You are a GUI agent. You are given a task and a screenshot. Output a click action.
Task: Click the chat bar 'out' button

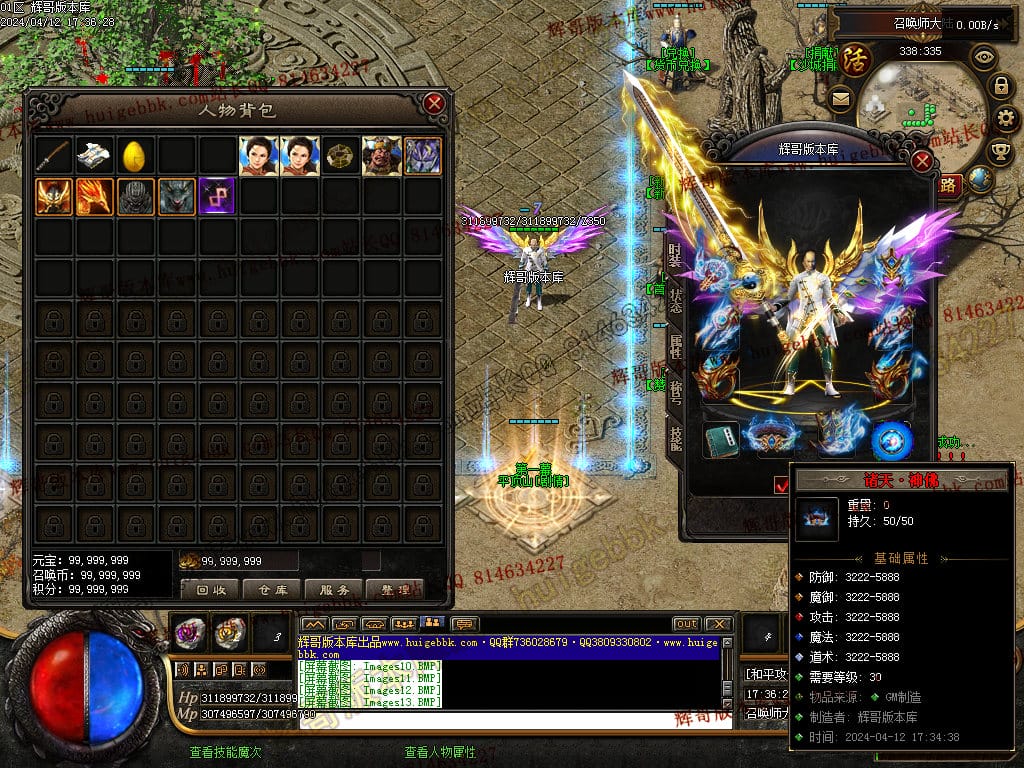[686, 624]
